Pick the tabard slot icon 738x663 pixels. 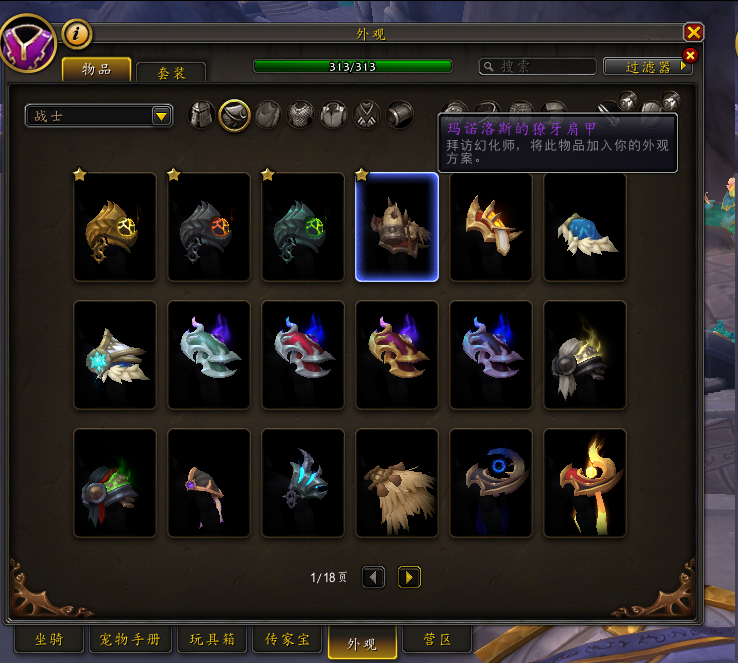point(367,115)
